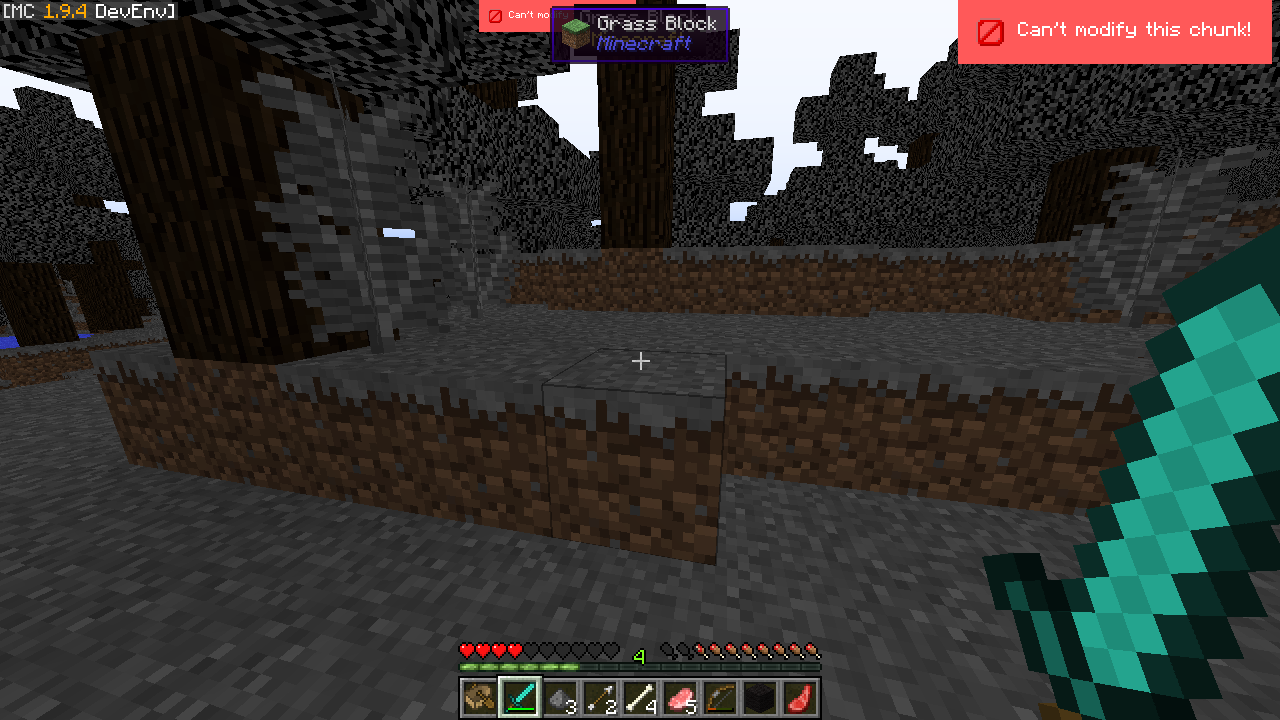Select the black block hotbar slot
1280x720 pixels.
coord(760,697)
